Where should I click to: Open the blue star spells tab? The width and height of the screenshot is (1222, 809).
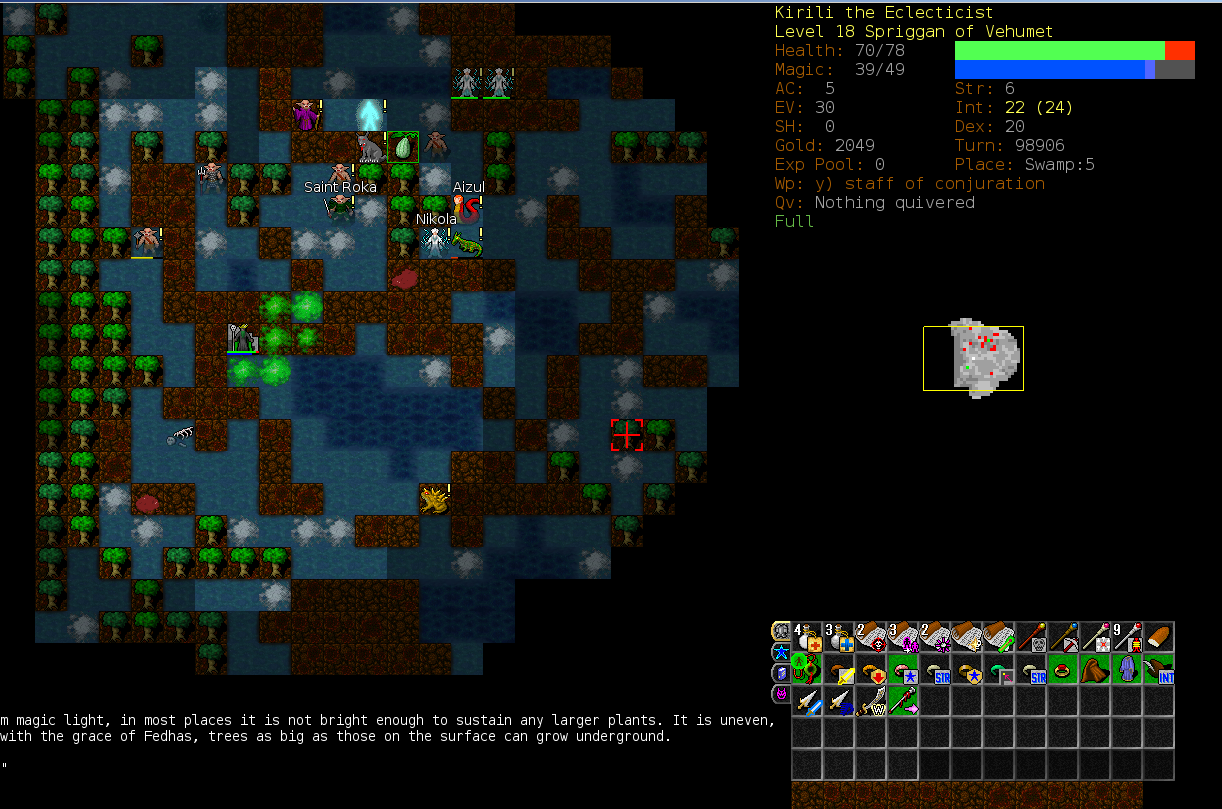[781, 652]
